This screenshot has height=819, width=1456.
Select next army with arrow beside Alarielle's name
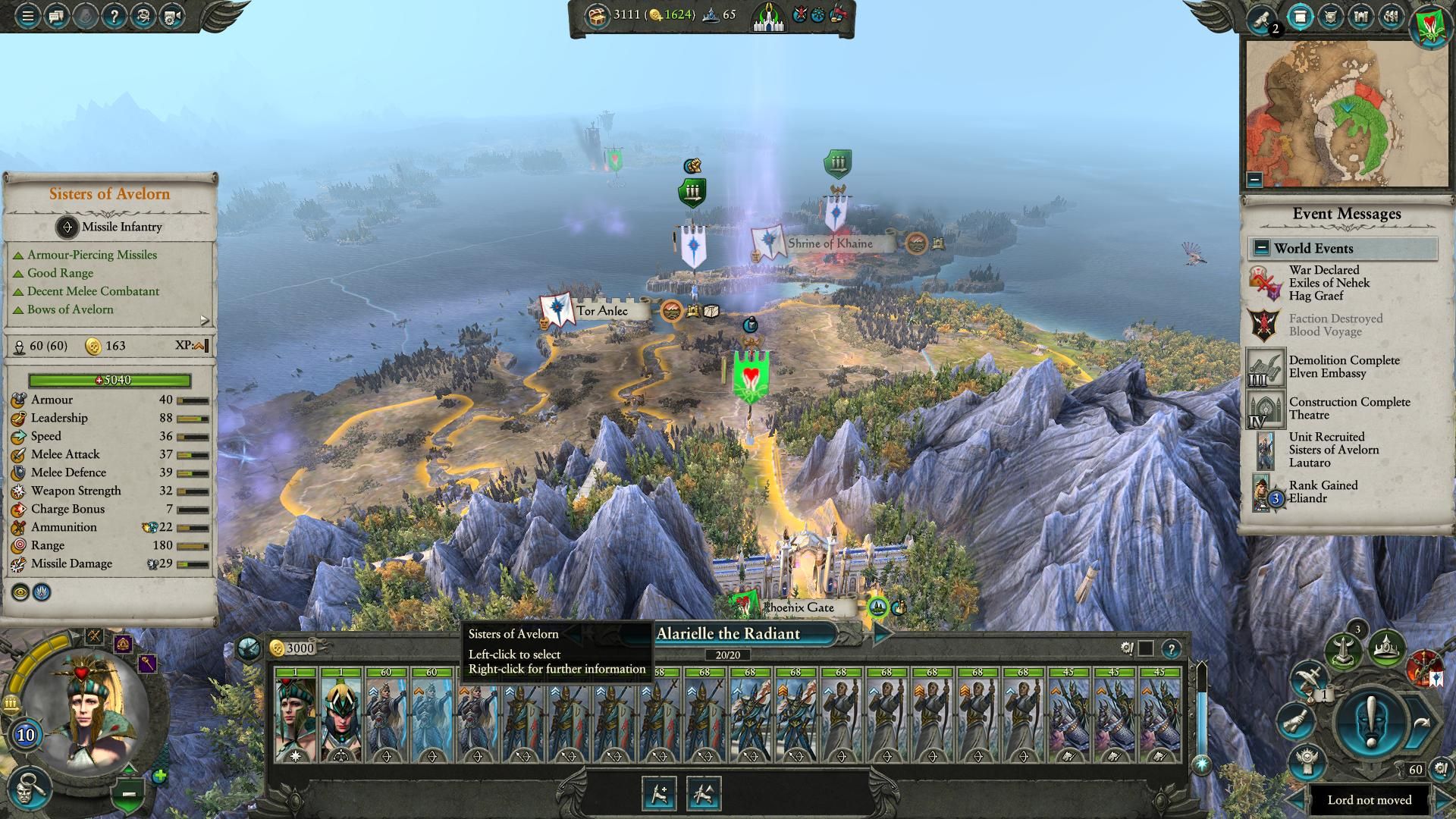point(882,634)
